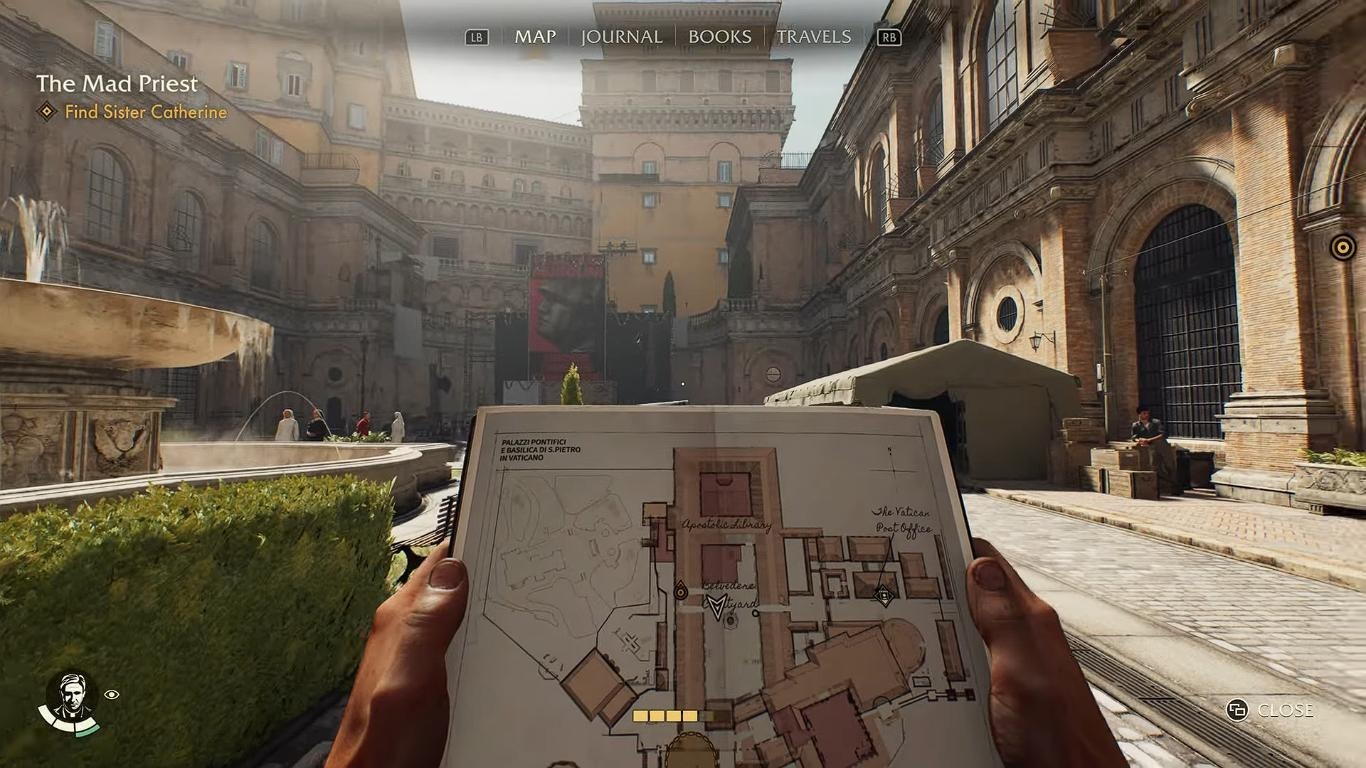The height and width of the screenshot is (768, 1366).
Task: Select the player arrow marker on map
Action: 716,605
